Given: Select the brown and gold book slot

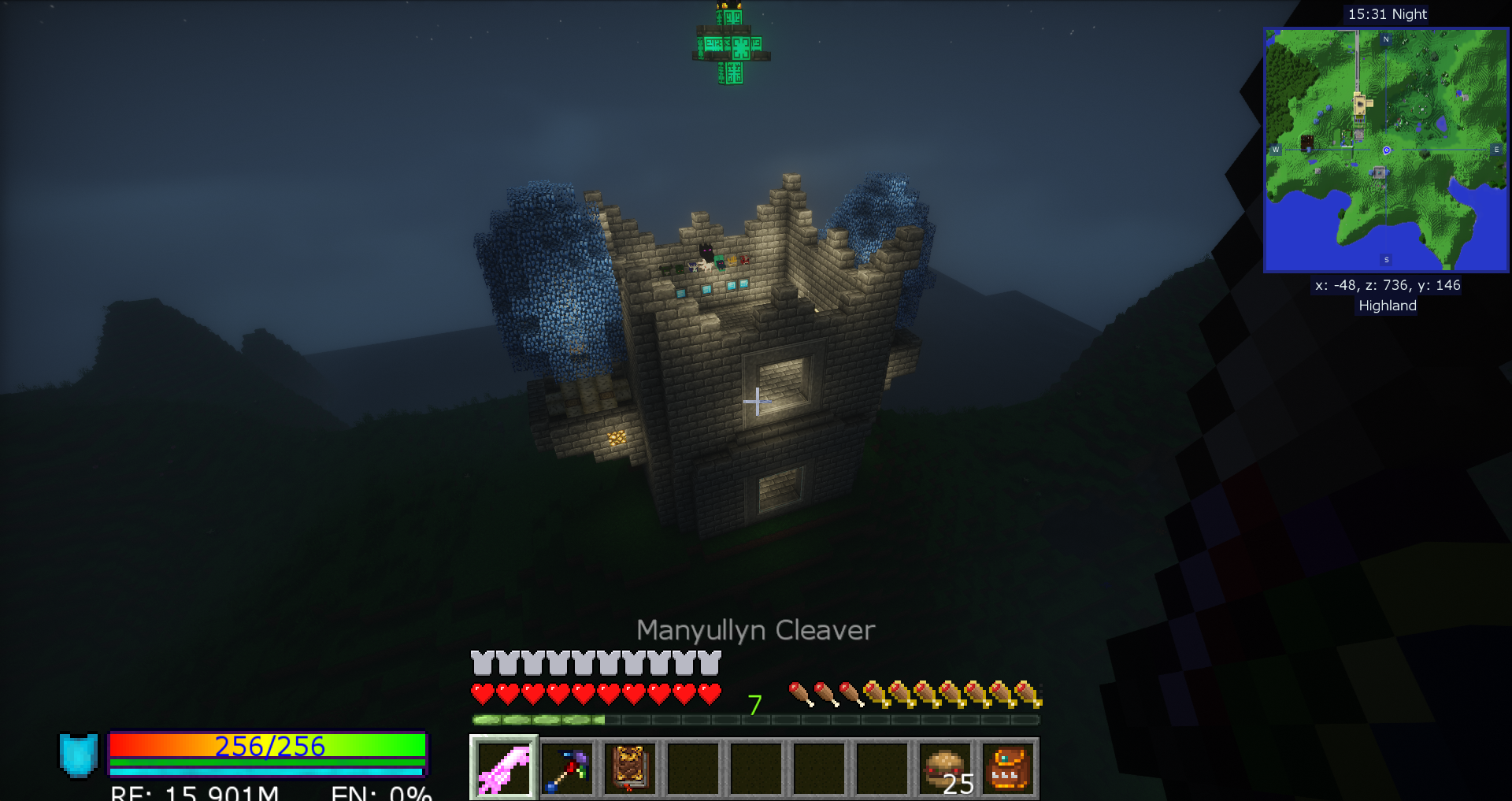Looking at the screenshot, I should click(630, 768).
